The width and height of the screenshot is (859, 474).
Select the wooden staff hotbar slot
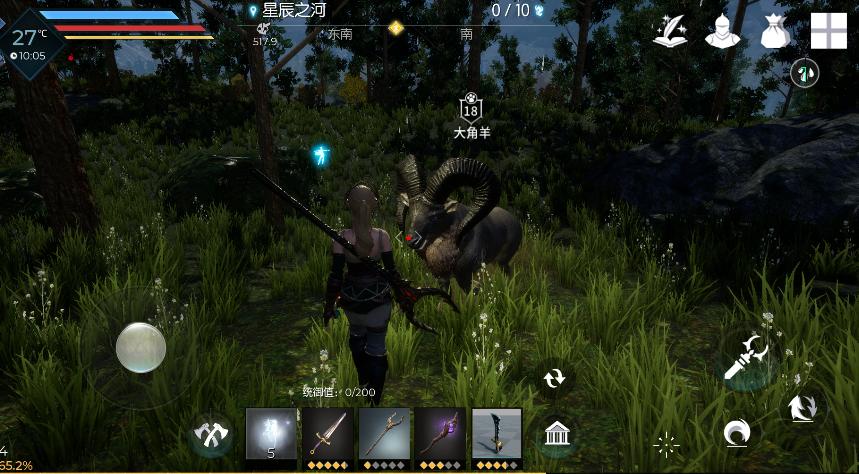(x=384, y=434)
